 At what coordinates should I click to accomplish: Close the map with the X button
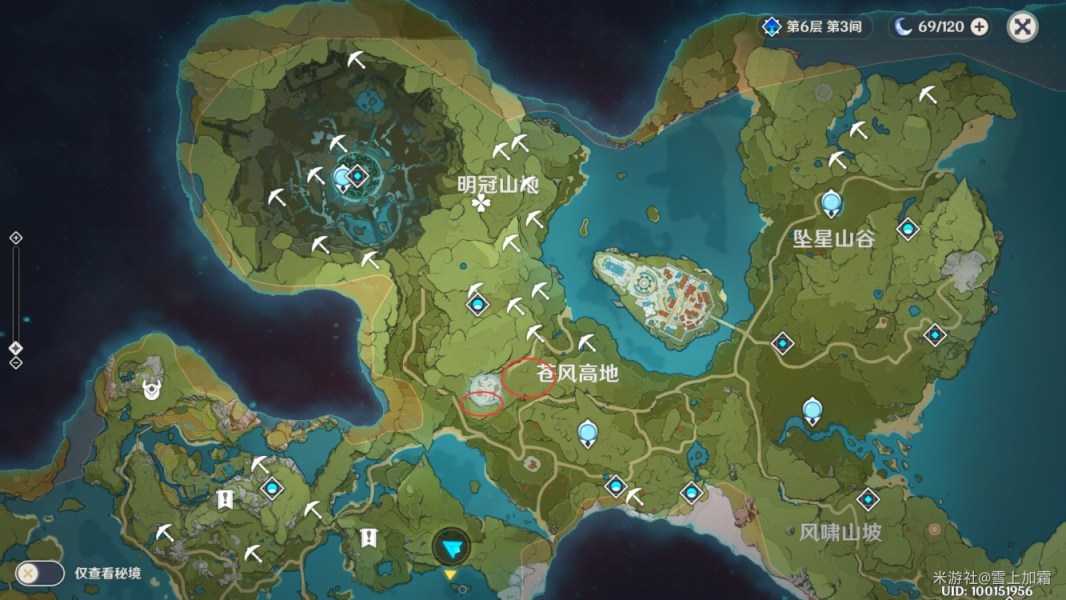1022,27
